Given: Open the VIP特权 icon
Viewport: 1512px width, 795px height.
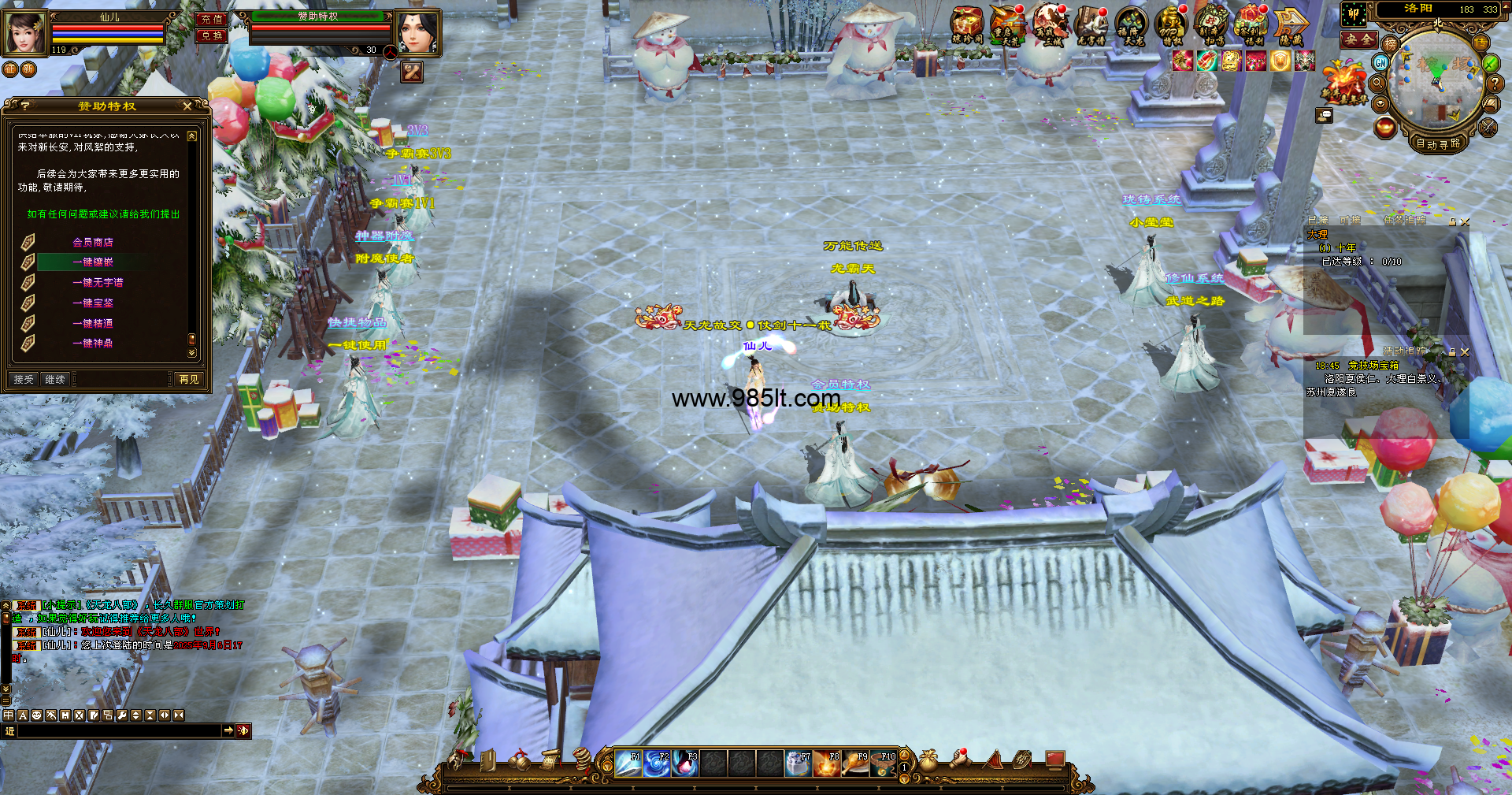Looking at the screenshot, I should point(1171,25).
